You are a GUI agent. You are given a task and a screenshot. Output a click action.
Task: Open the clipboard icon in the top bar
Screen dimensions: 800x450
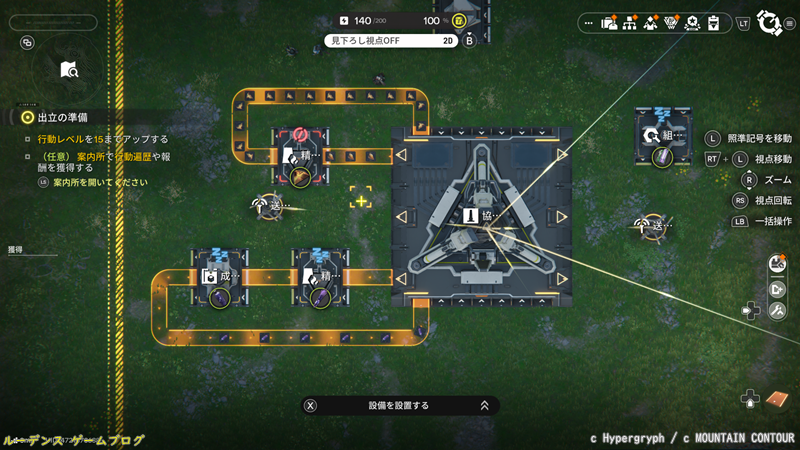pos(712,23)
